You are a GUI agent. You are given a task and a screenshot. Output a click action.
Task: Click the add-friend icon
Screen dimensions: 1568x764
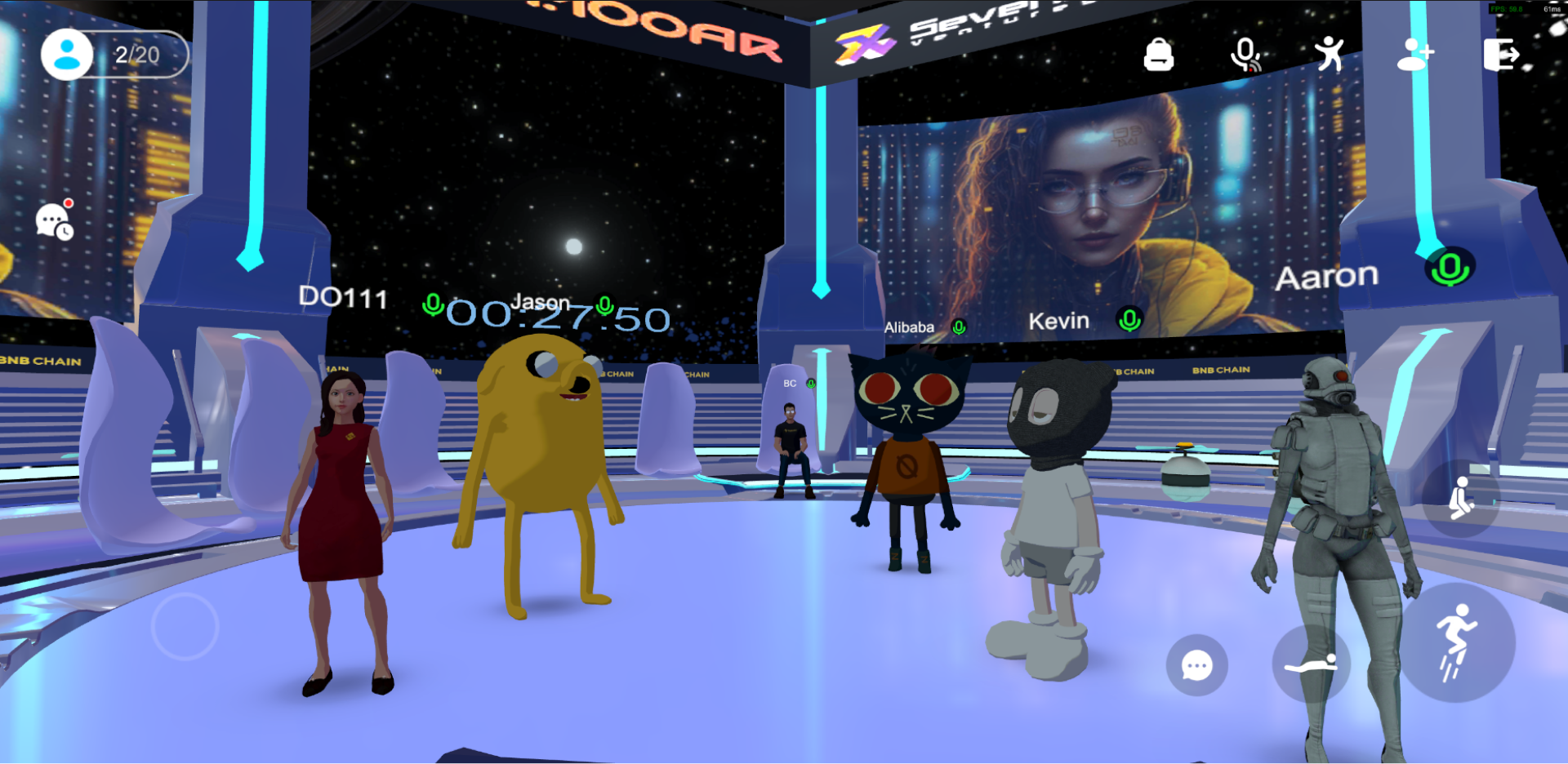coord(1417,53)
